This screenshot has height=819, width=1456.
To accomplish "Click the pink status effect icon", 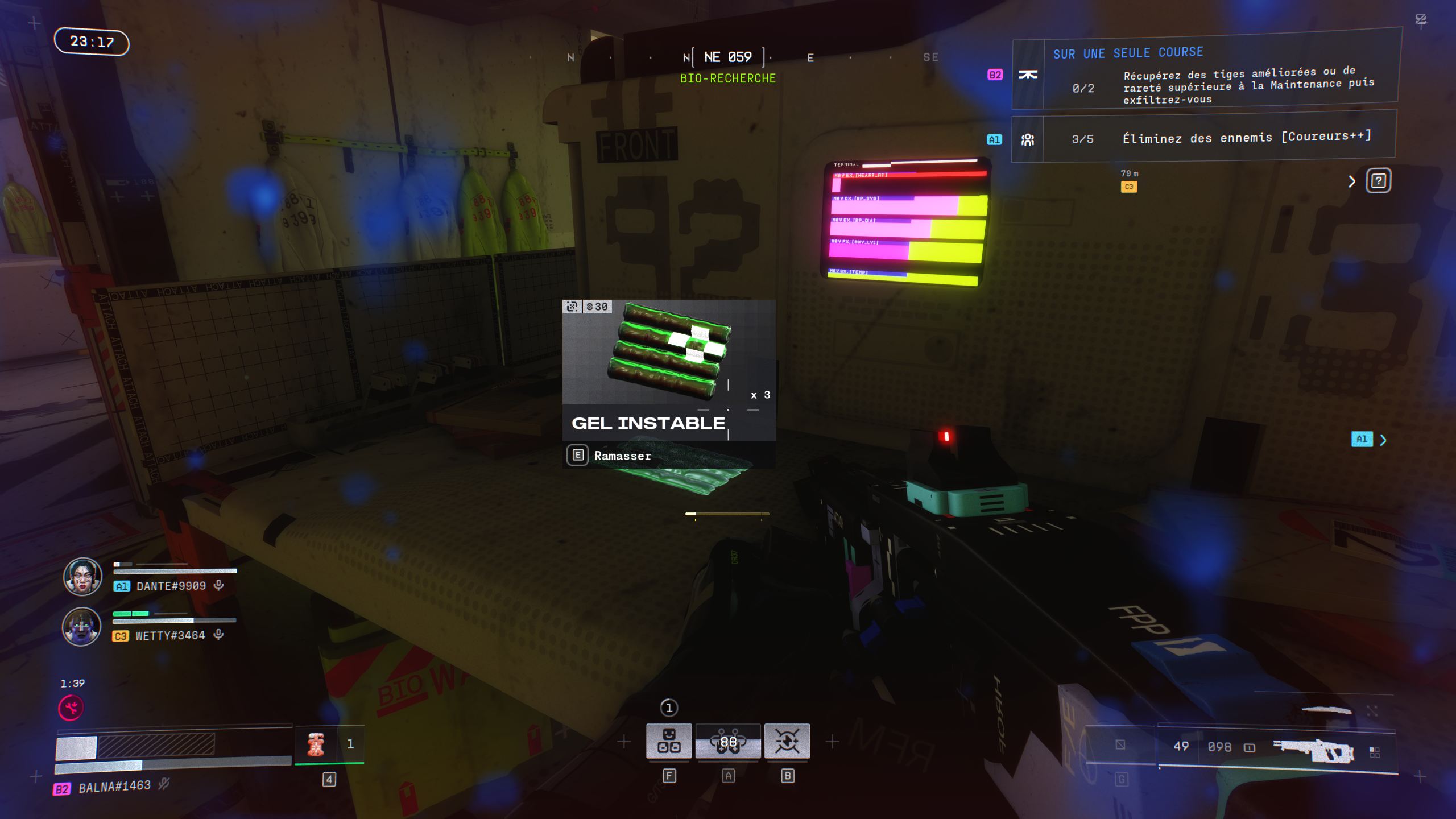I will click(71, 708).
